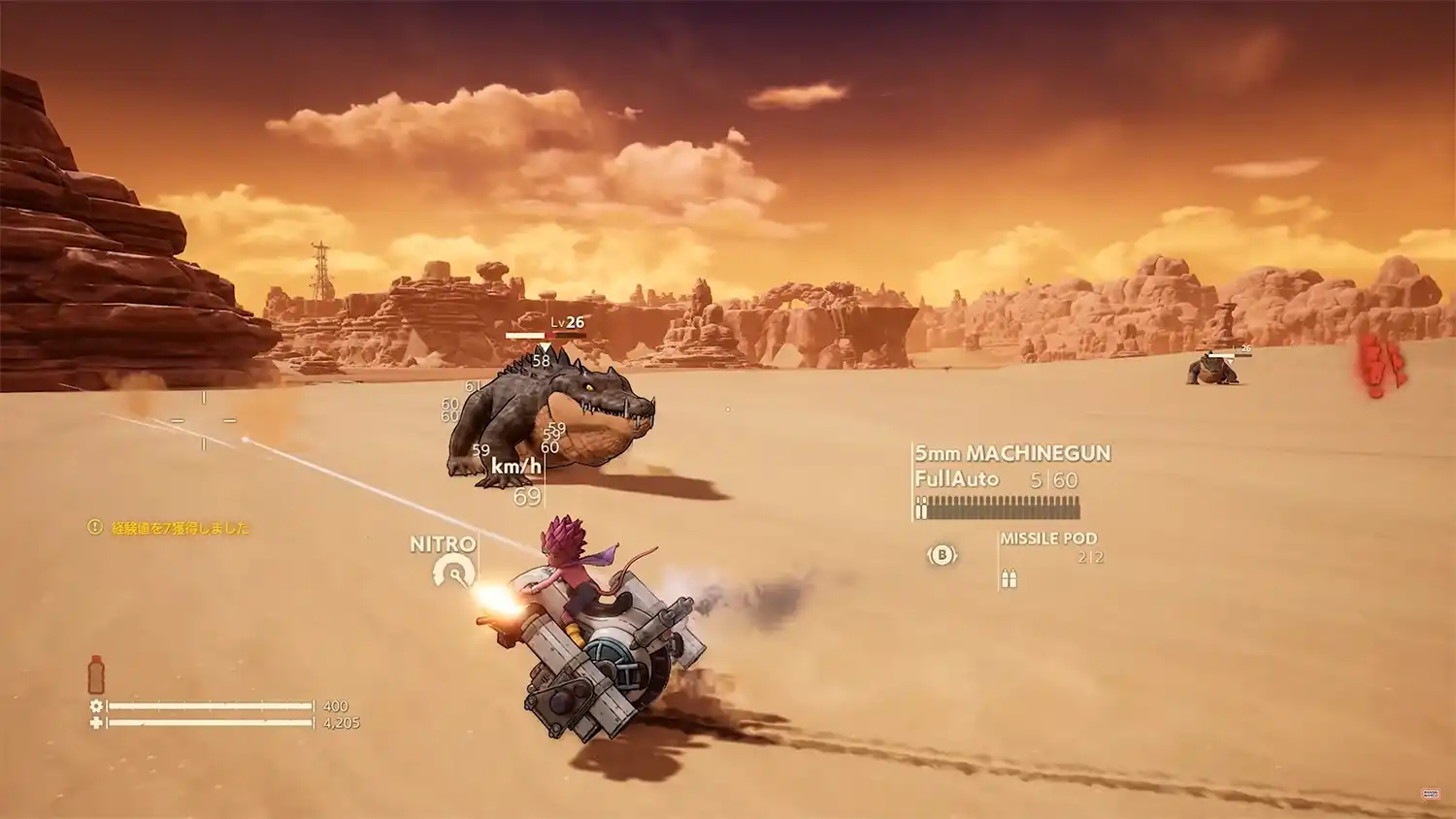Activate the NITRO speedometer icon
The width and height of the screenshot is (1456, 819).
pos(453,572)
